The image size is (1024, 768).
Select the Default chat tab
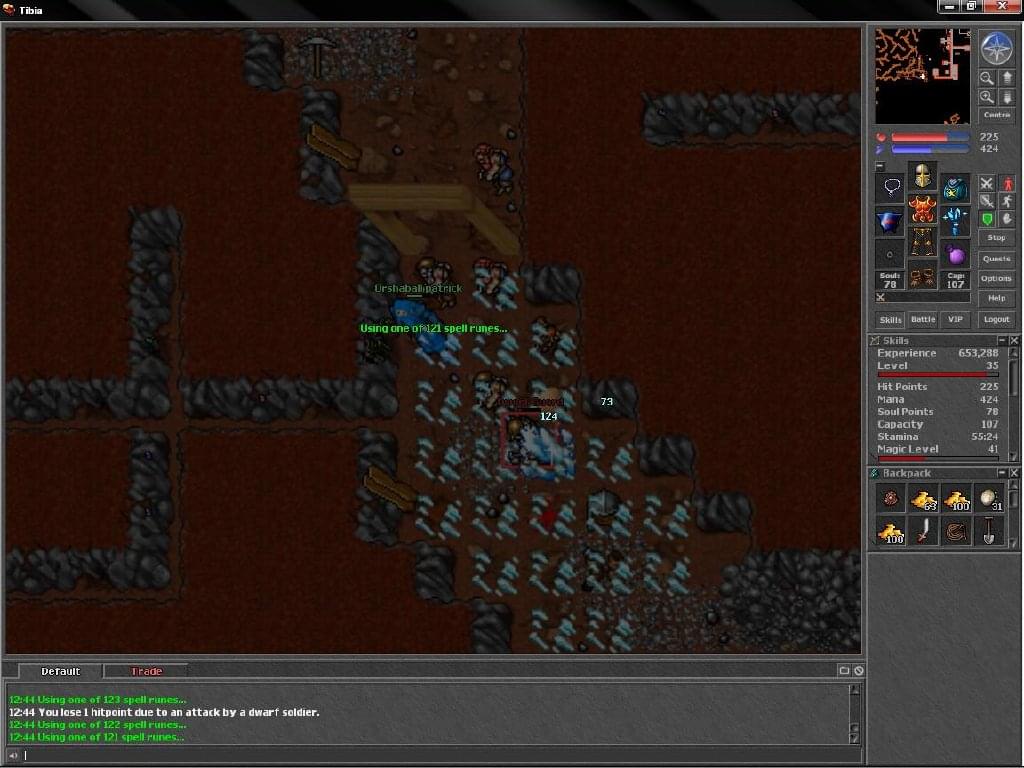click(x=60, y=671)
